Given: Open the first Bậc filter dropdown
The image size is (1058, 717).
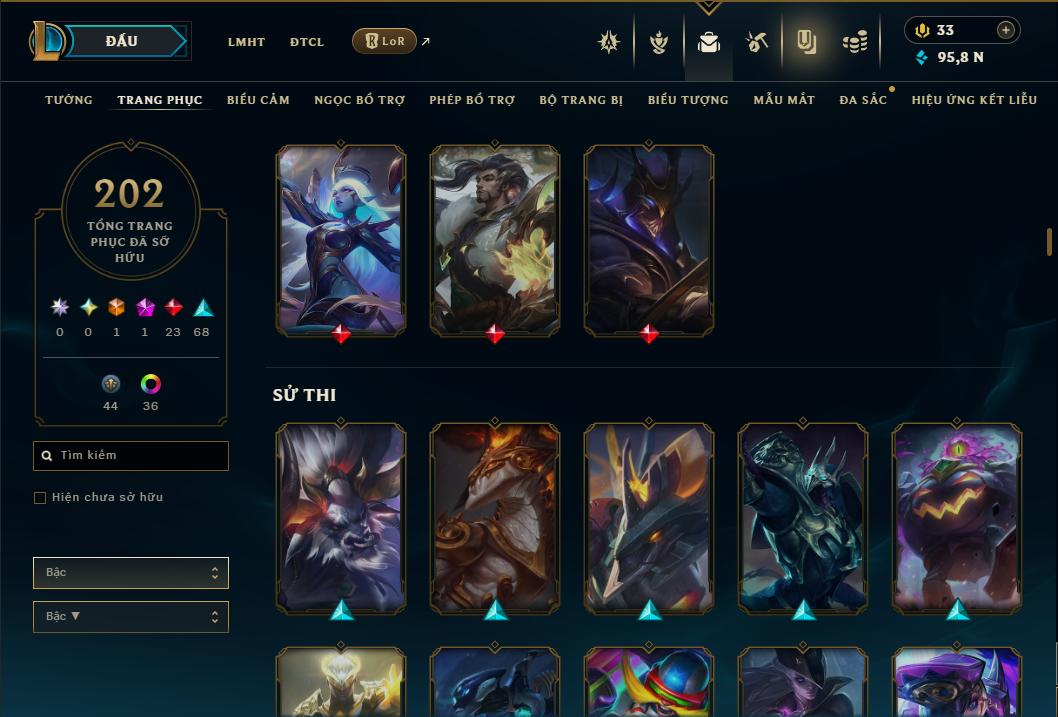Looking at the screenshot, I should pos(131,573).
